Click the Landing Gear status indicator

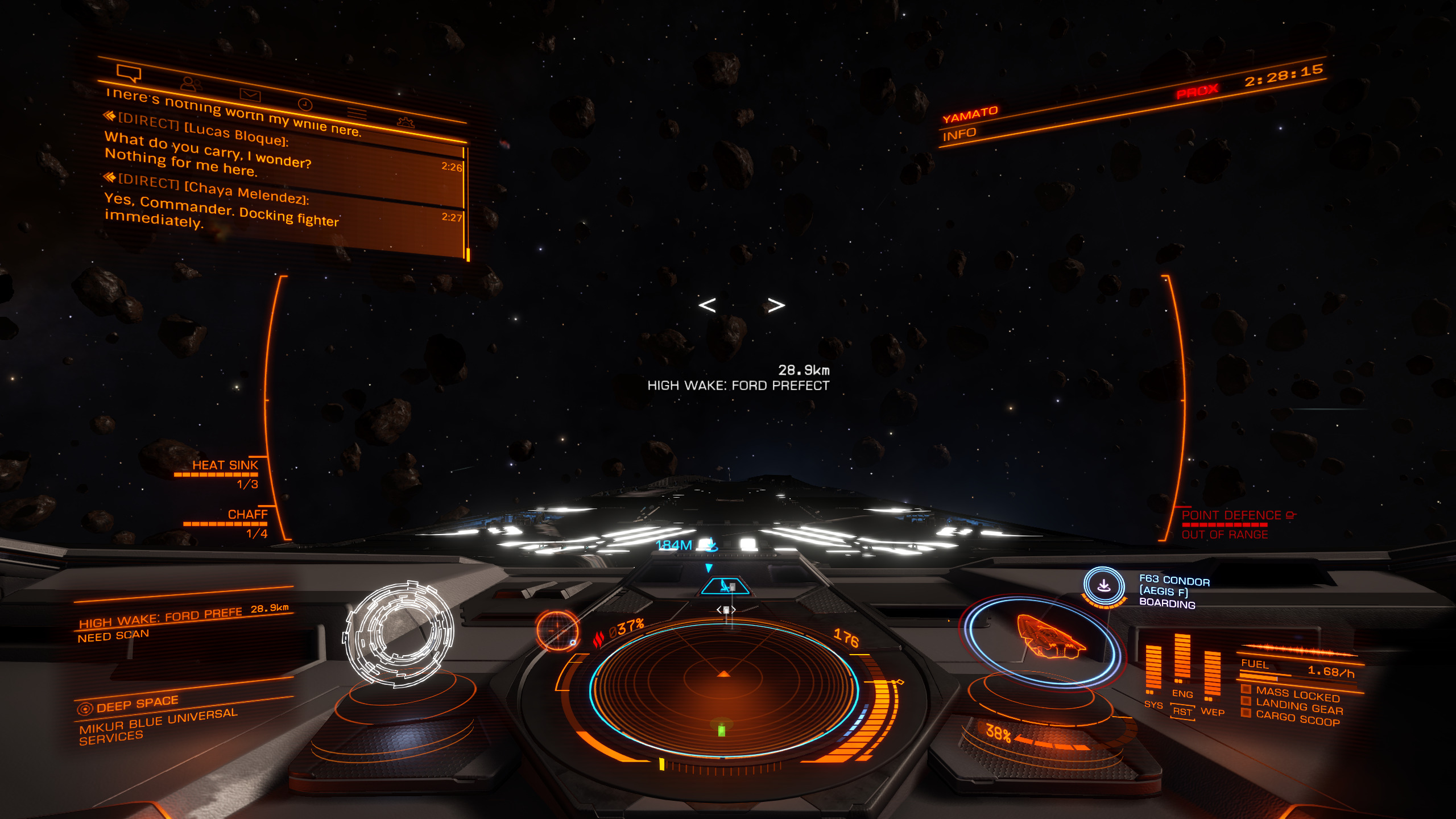pos(1298,708)
